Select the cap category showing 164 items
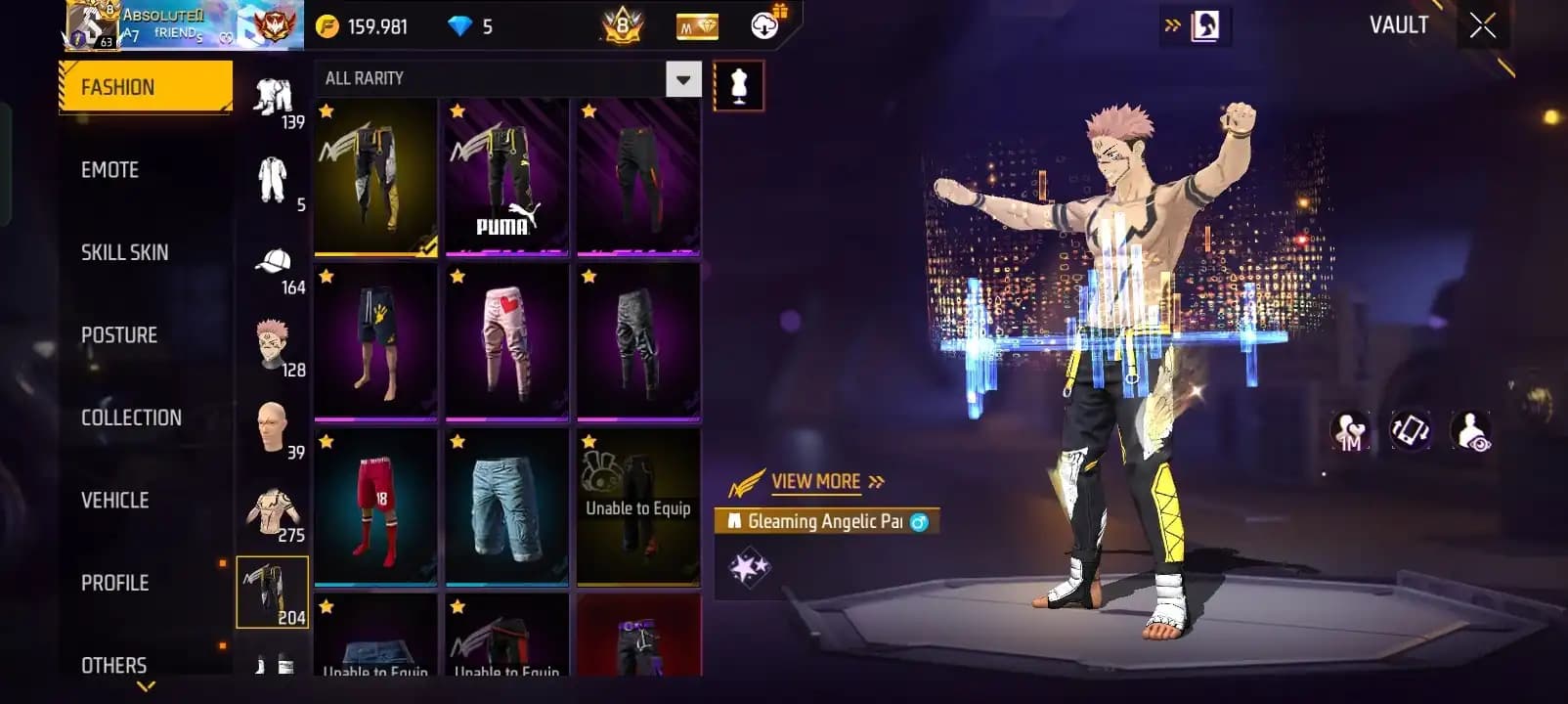Viewport: 1568px width, 704px height. pos(275,264)
